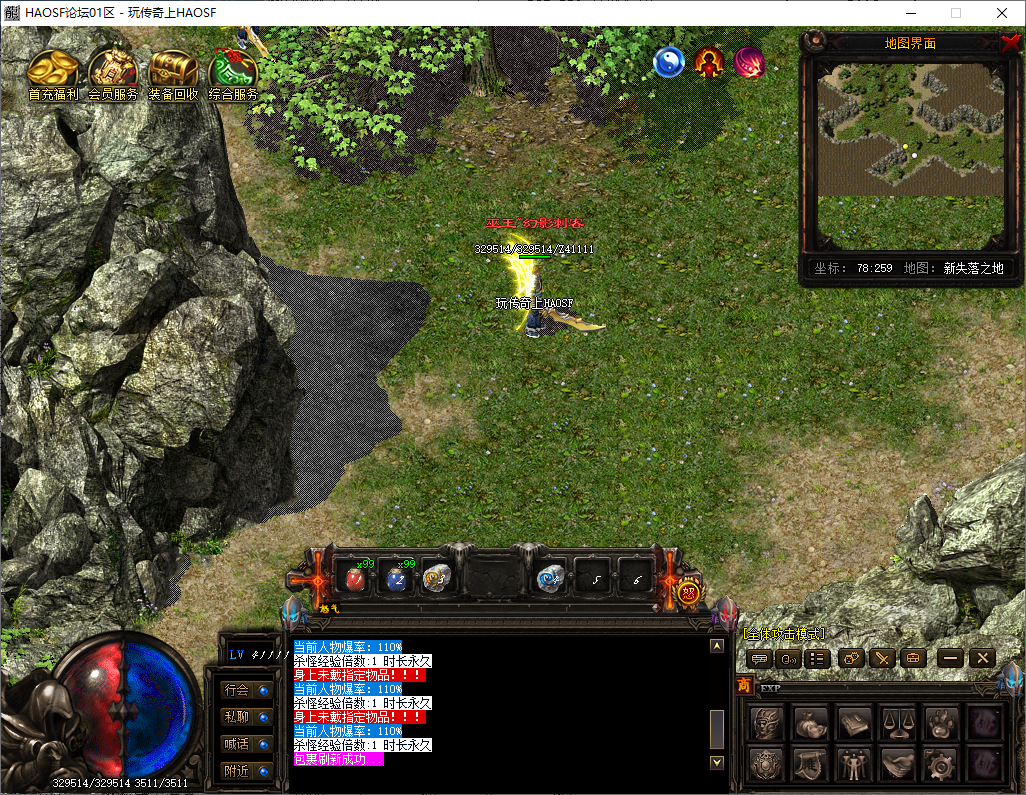Open the gear settings icon
The height and width of the screenshot is (795, 1026).
point(940,765)
